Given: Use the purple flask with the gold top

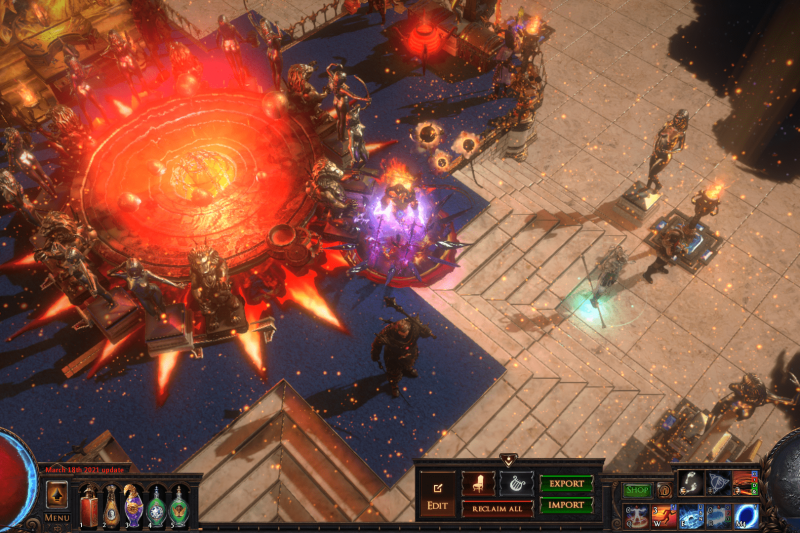Looking at the screenshot, I should coord(133,504).
